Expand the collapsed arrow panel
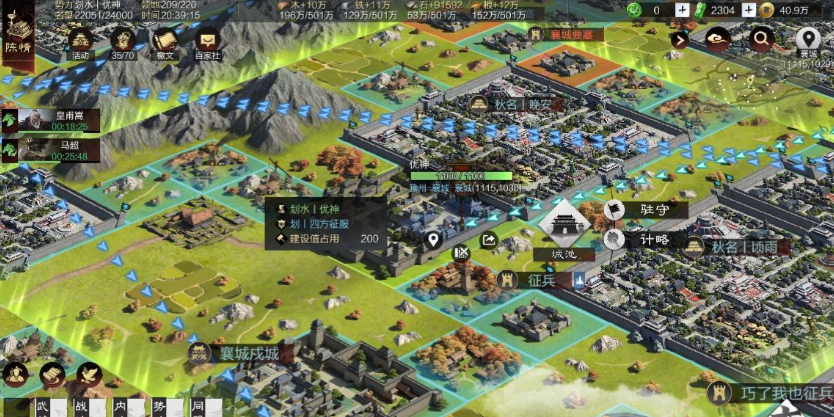Screen dimensions: 834x417 (680, 40)
